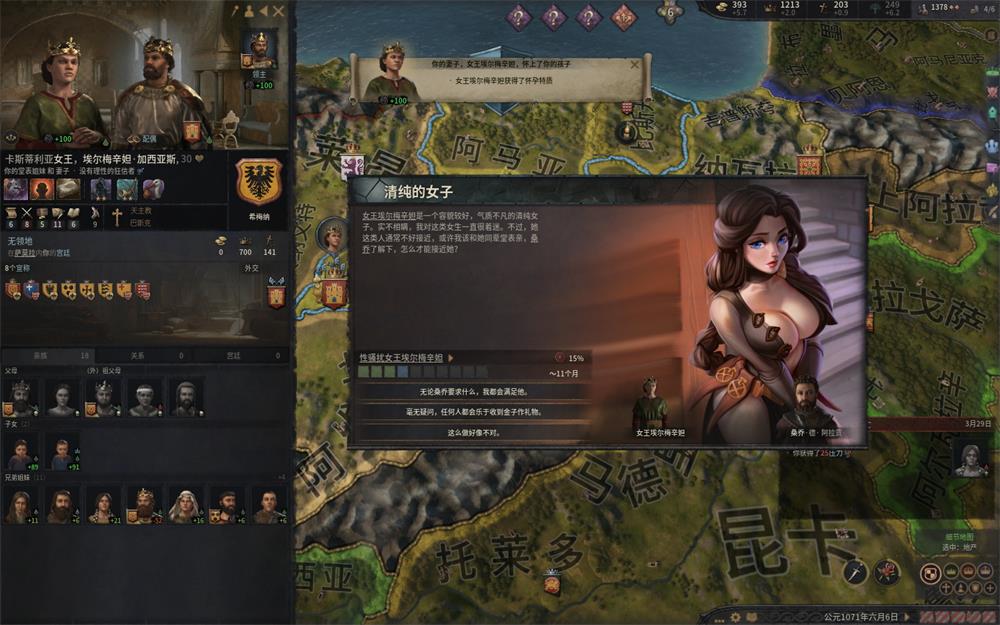Close the character panel with the X
1000x625 pixels.
279,11
